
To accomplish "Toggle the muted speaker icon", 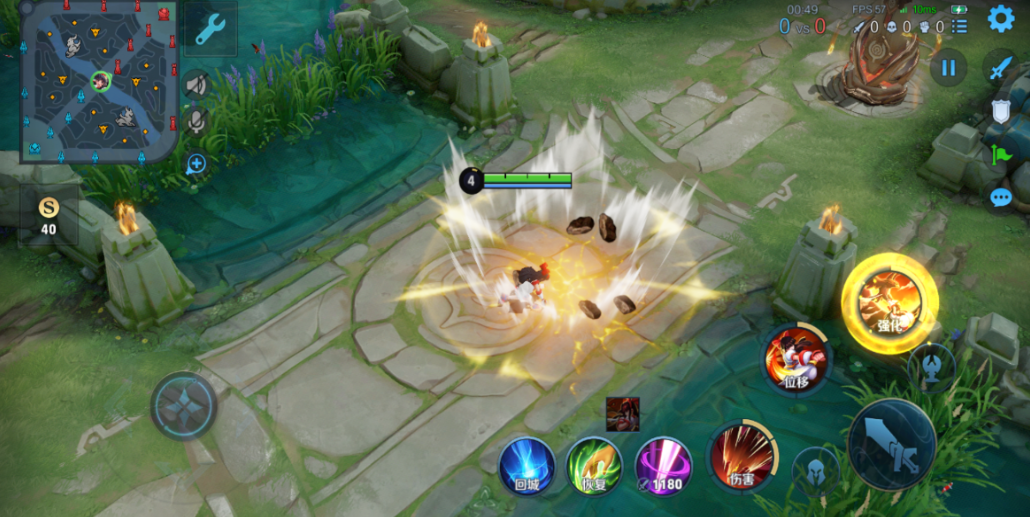I will [196, 85].
